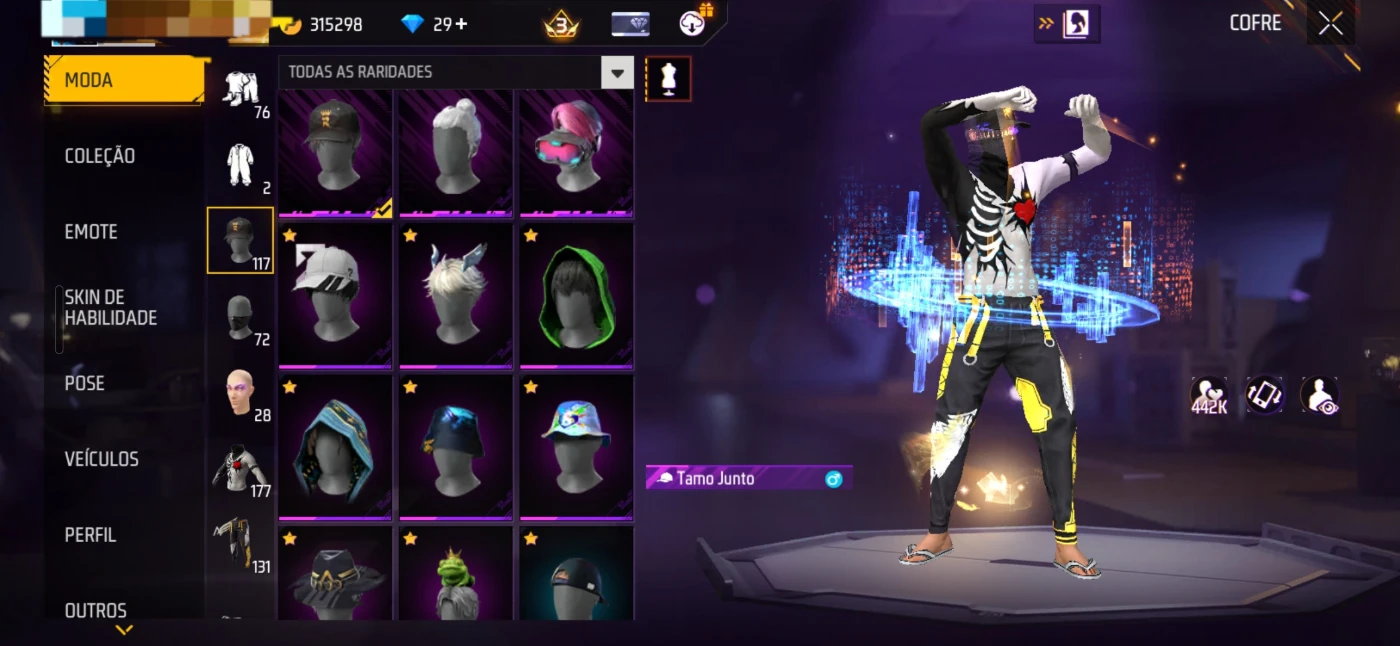The image size is (1400, 646).
Task: Switch to the Perfil tab
Action: tap(91, 535)
